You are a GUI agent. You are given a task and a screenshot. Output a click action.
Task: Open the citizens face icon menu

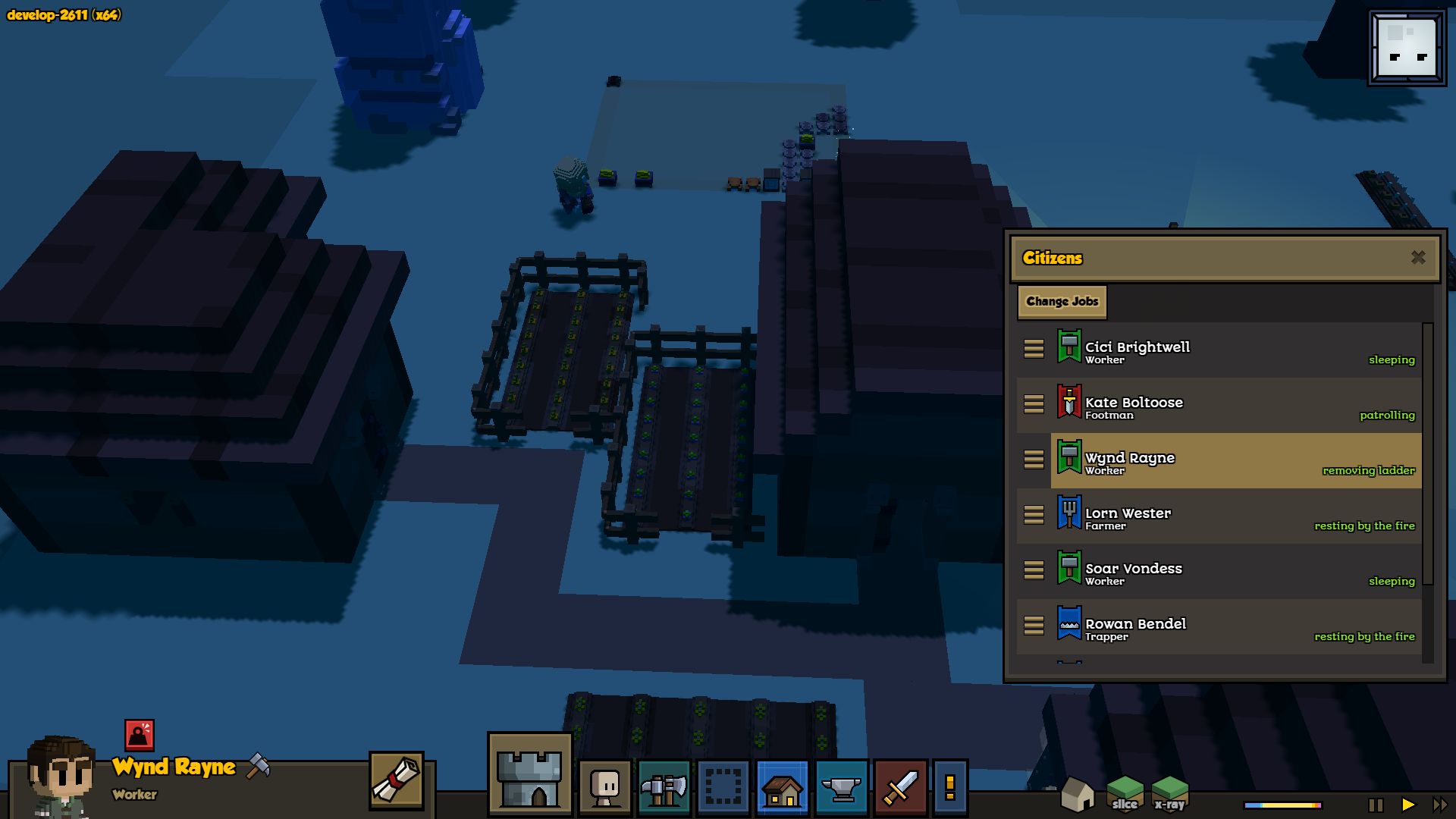click(605, 788)
